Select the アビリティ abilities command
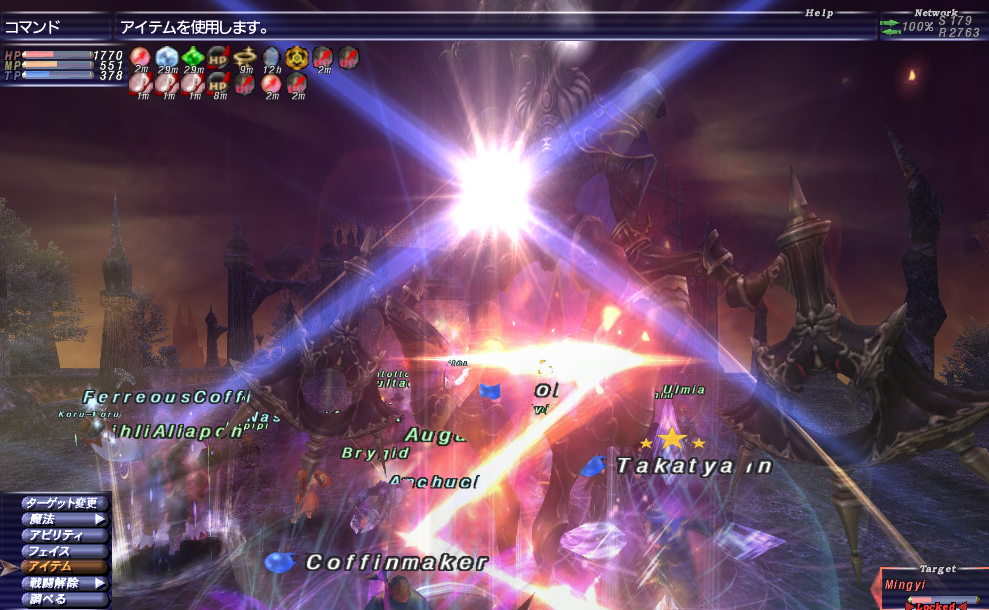 (x=61, y=535)
